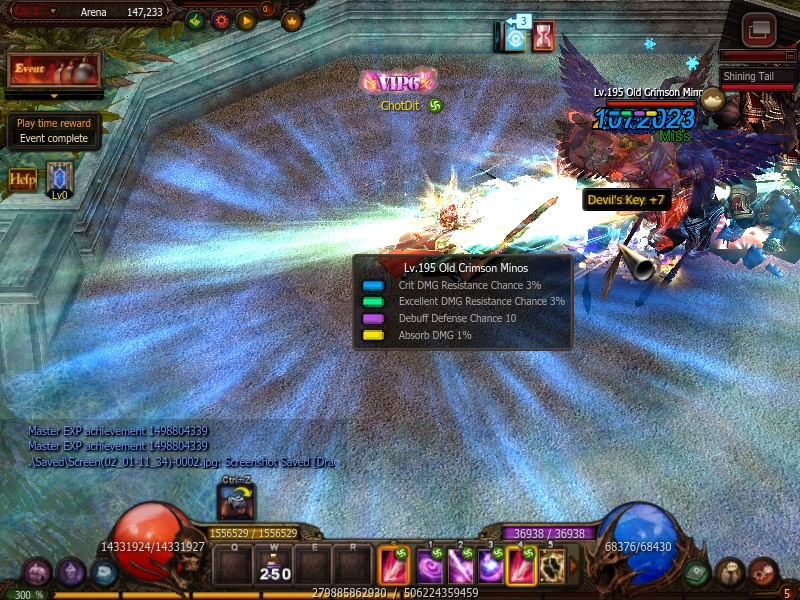Expand the arrow beneath the Event banner

click(x=53, y=96)
